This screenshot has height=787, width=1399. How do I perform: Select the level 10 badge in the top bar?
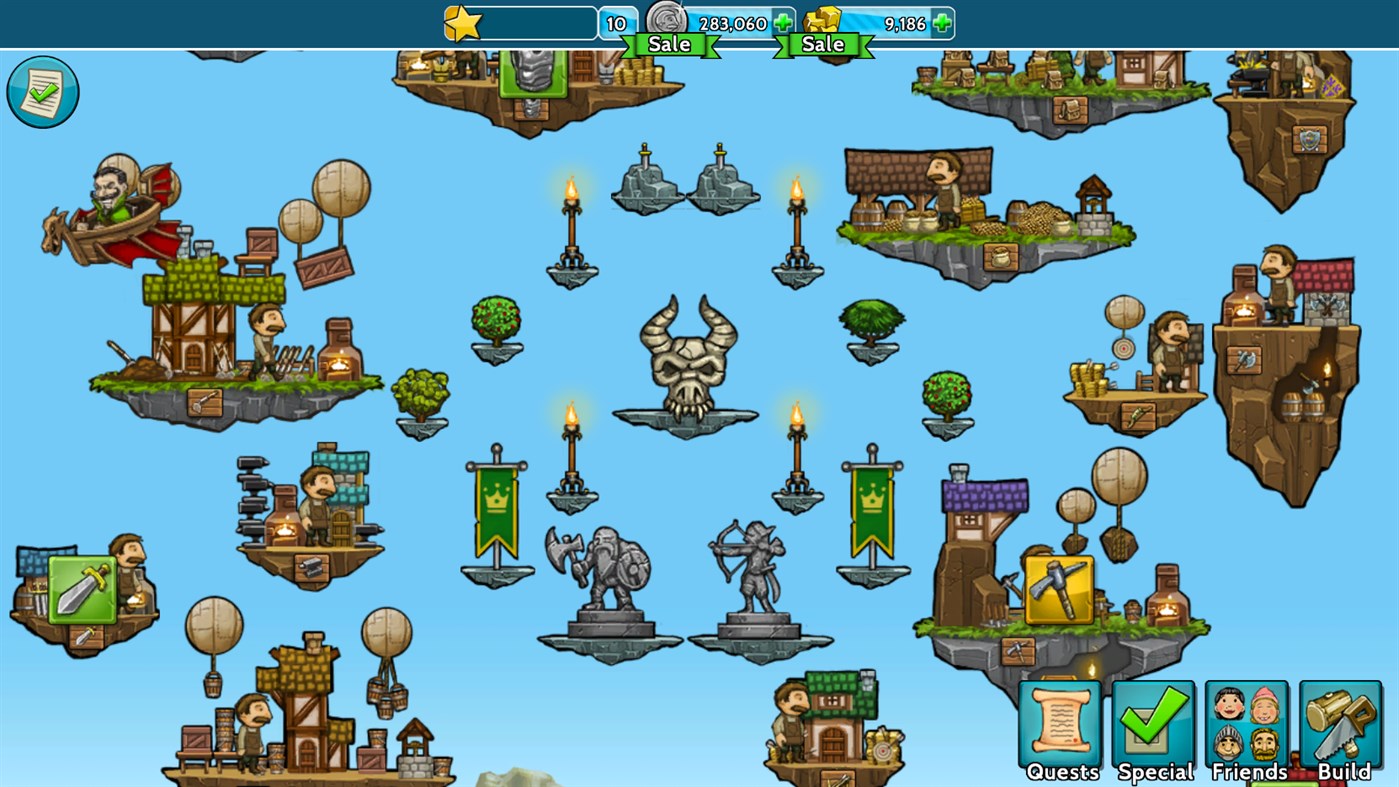pos(618,21)
